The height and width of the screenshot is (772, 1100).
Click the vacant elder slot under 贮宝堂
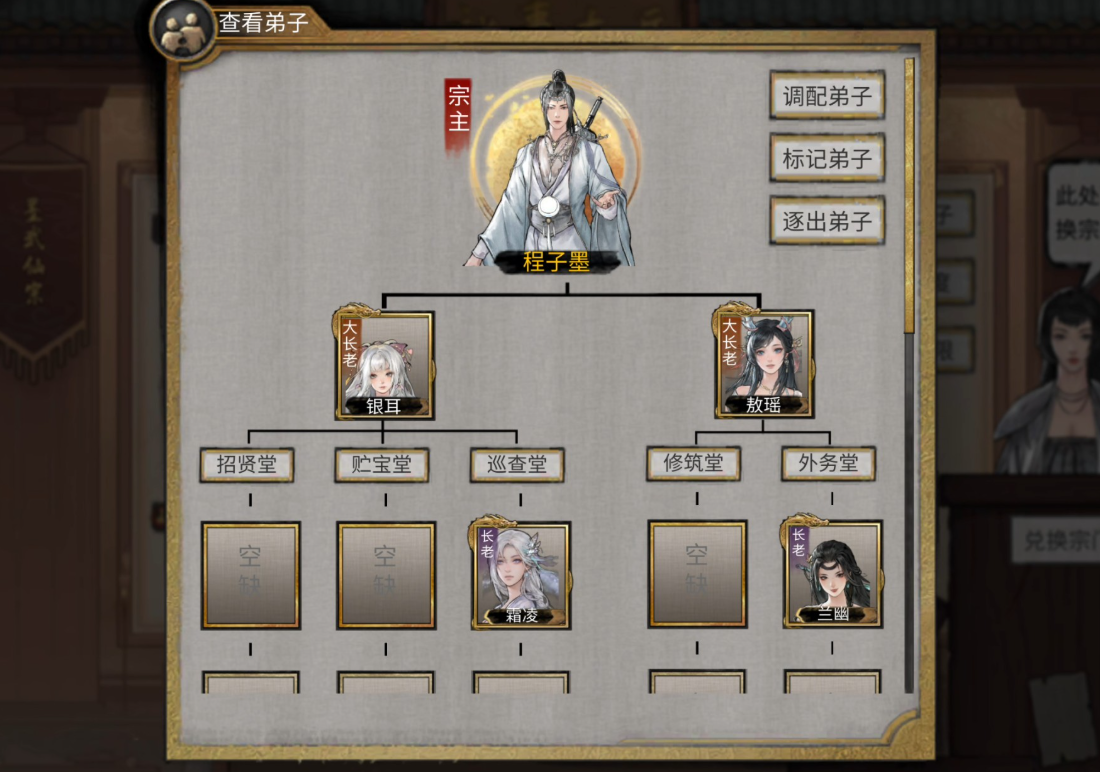[386, 575]
